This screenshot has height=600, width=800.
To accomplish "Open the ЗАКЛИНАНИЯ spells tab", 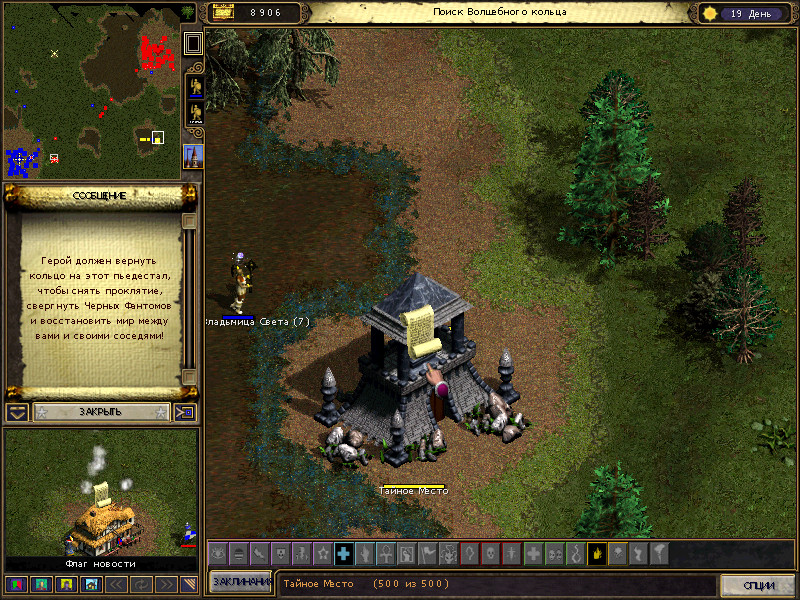I will click(240, 583).
